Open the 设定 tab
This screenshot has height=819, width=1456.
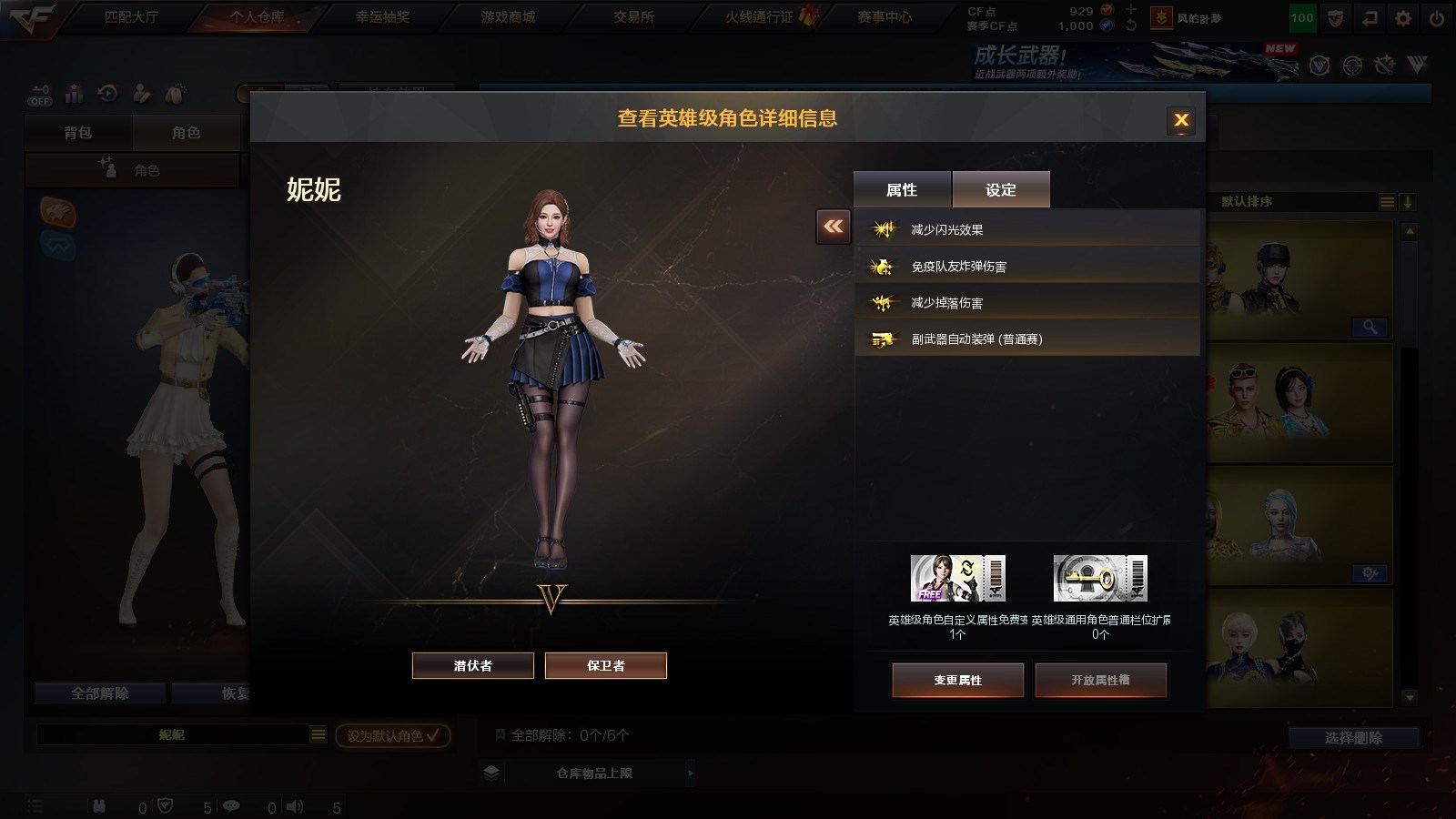pyautogui.click(x=1001, y=189)
